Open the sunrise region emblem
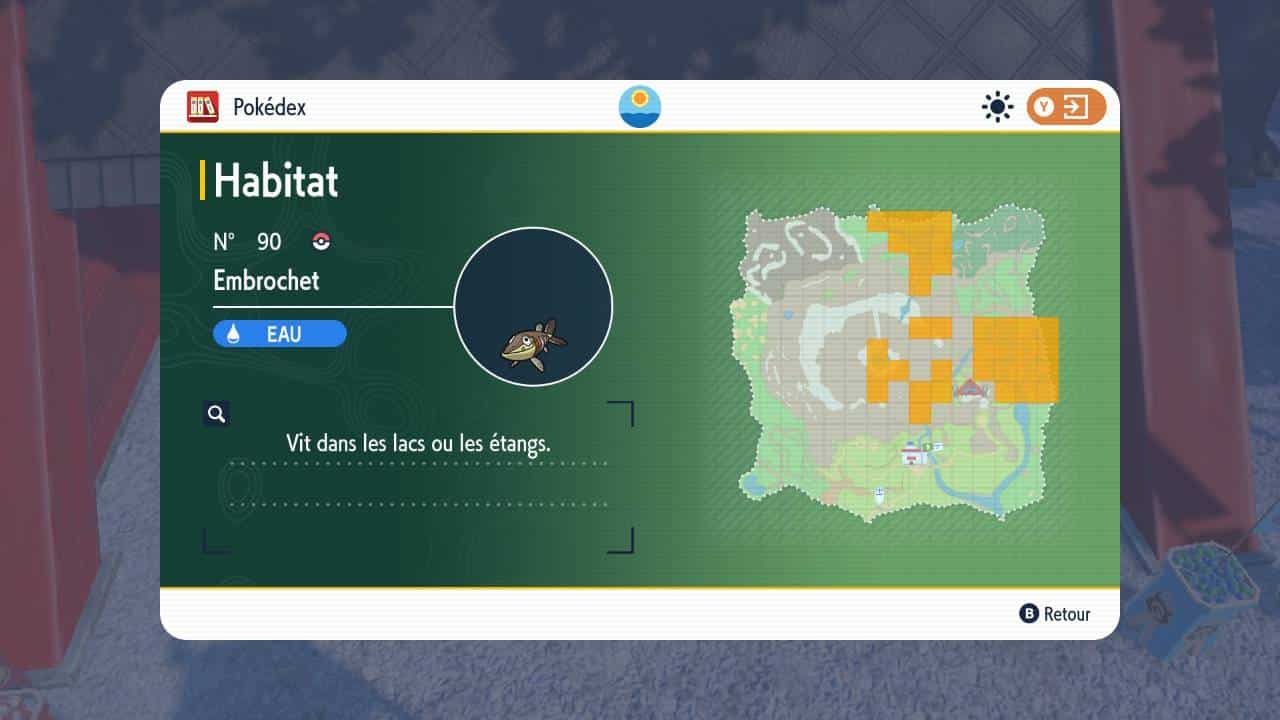The height and width of the screenshot is (720, 1280). pyautogui.click(x=640, y=107)
